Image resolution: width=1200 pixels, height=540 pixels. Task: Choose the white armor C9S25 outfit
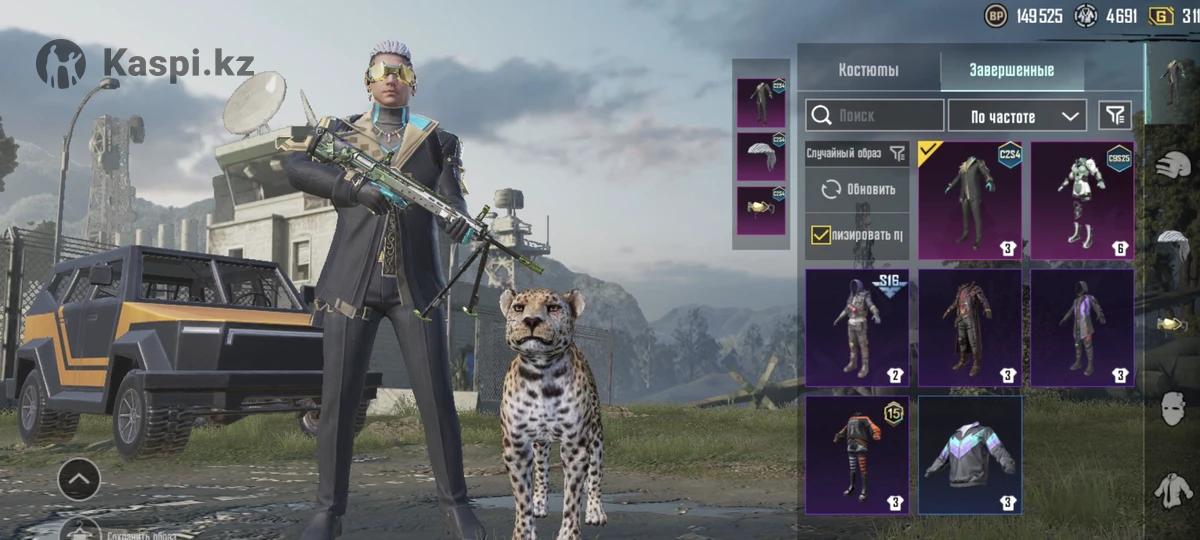pos(1082,200)
